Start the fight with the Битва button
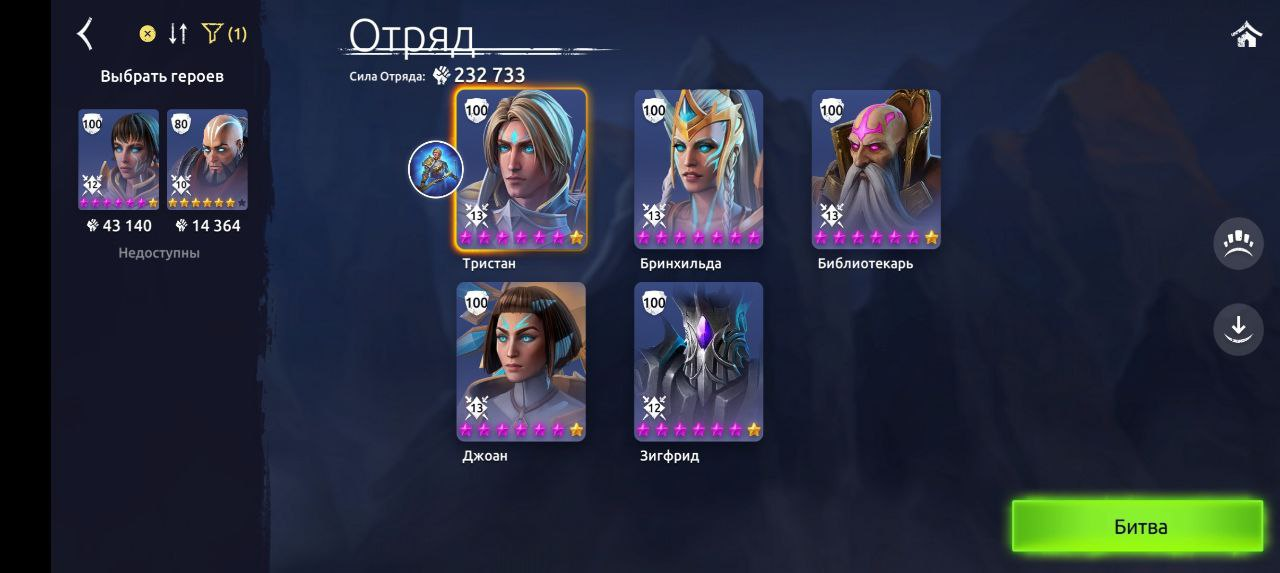The height and width of the screenshot is (573, 1280). pyautogui.click(x=1138, y=526)
